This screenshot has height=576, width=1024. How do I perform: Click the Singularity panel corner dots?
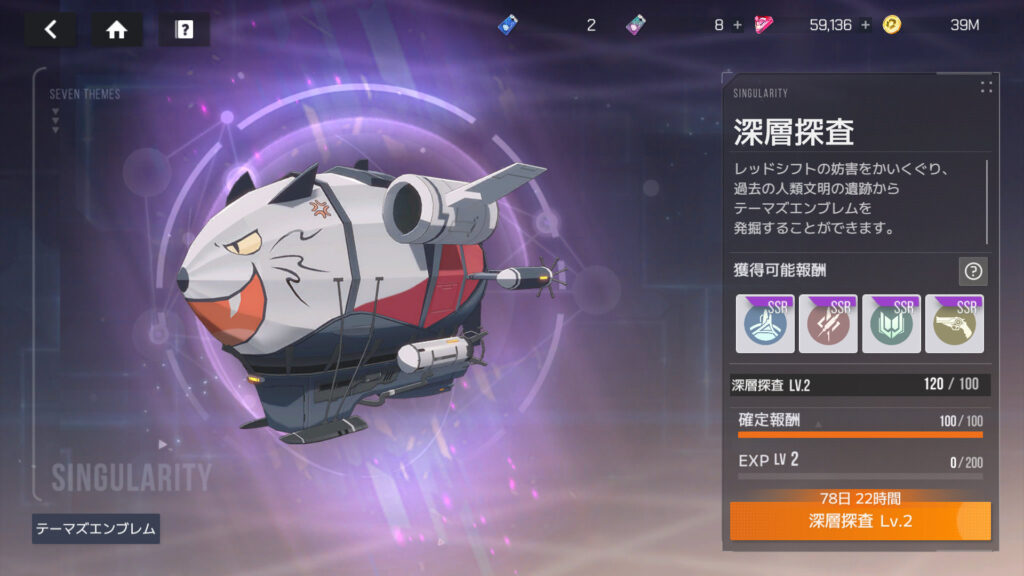pos(986,87)
